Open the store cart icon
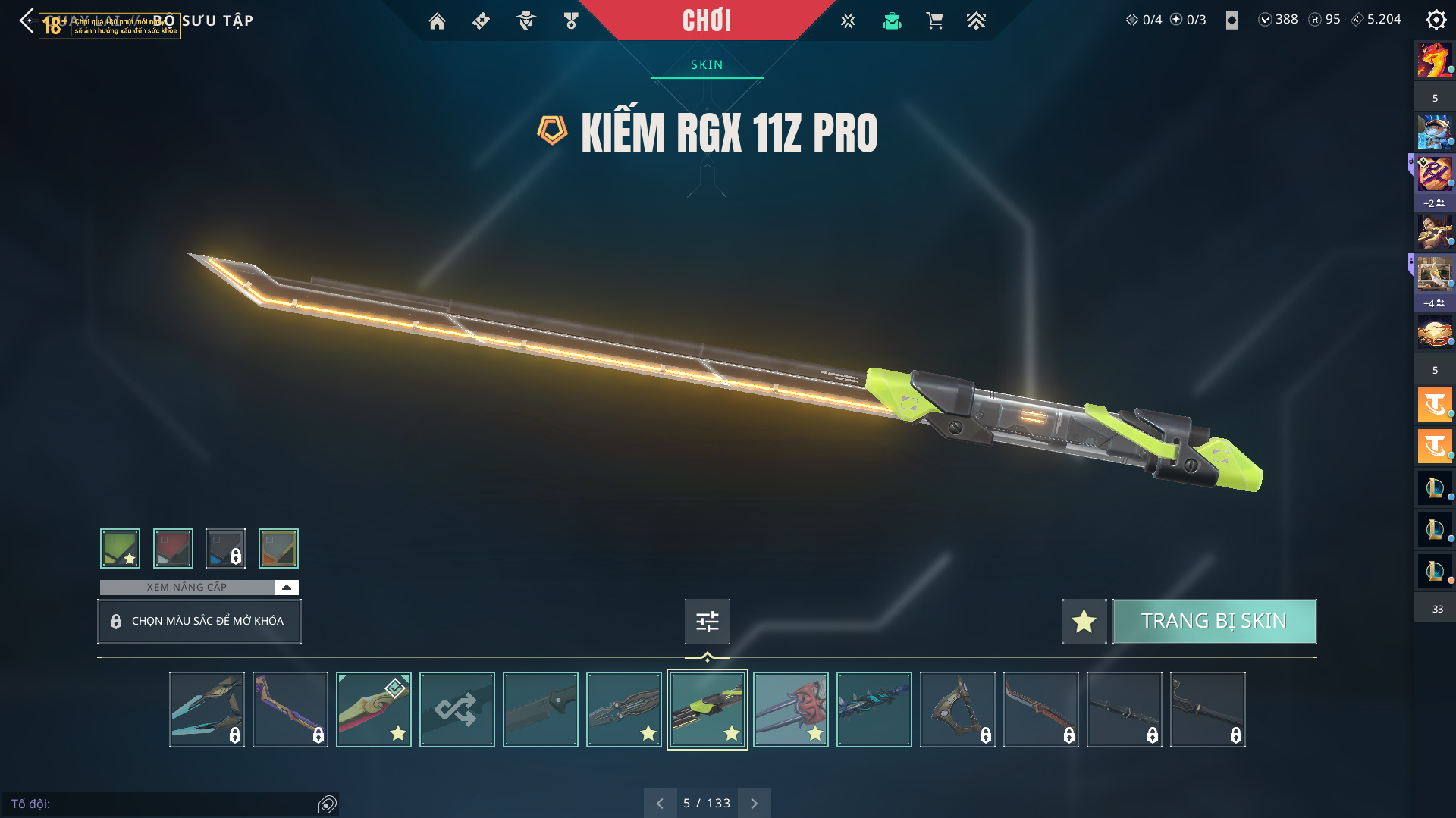1456x818 pixels. tap(934, 21)
